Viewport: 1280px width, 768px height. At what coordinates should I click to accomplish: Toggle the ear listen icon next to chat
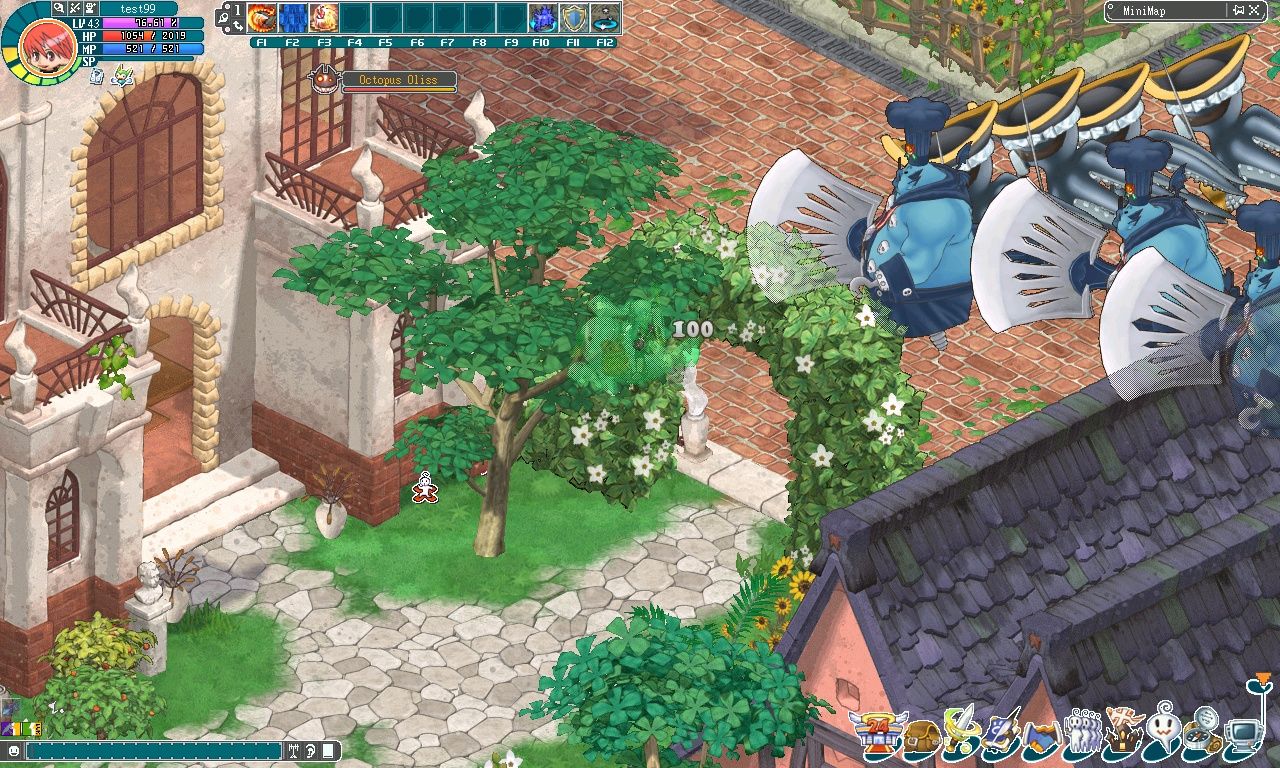309,751
